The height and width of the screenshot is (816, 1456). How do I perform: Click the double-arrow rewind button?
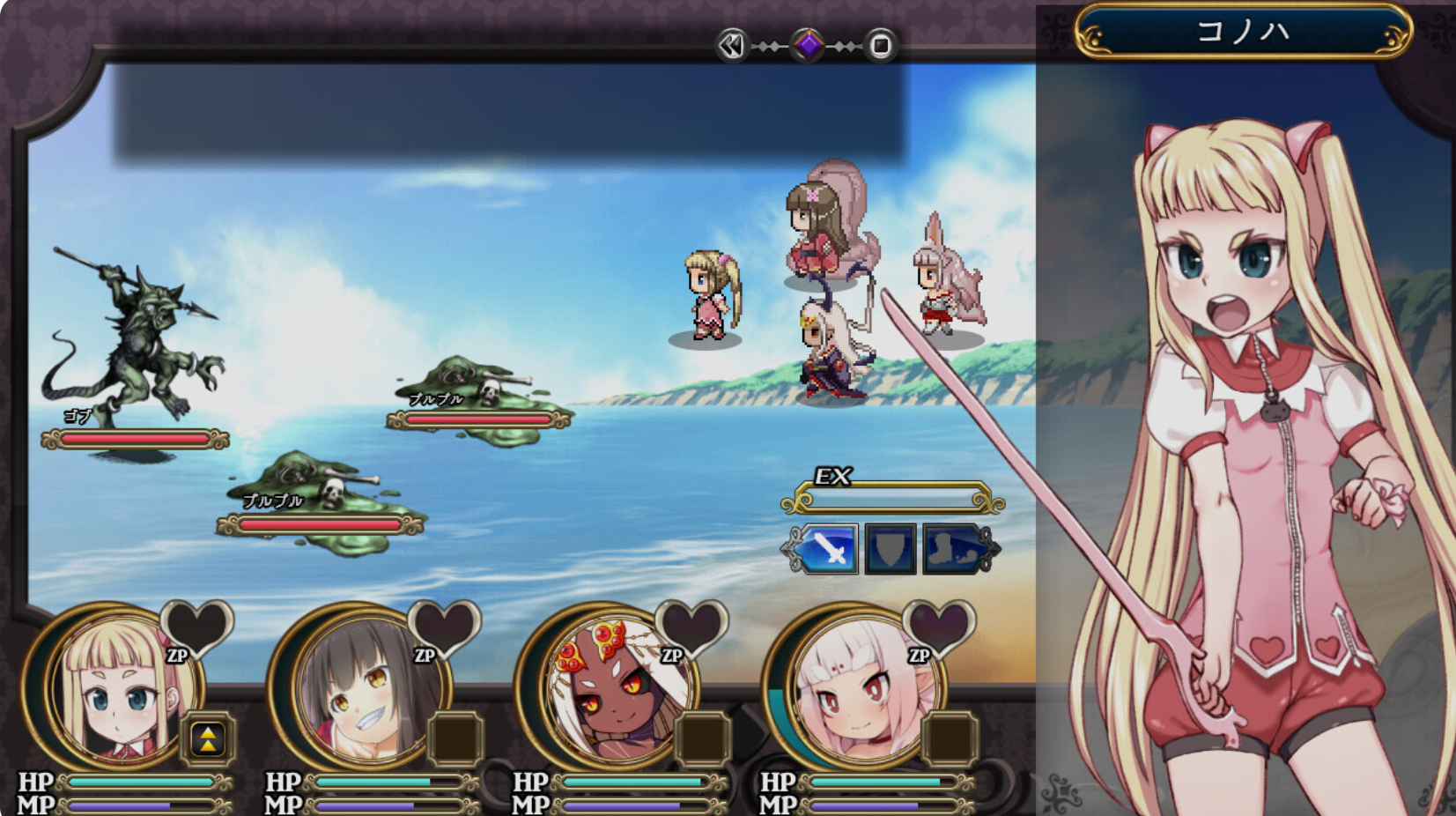732,45
